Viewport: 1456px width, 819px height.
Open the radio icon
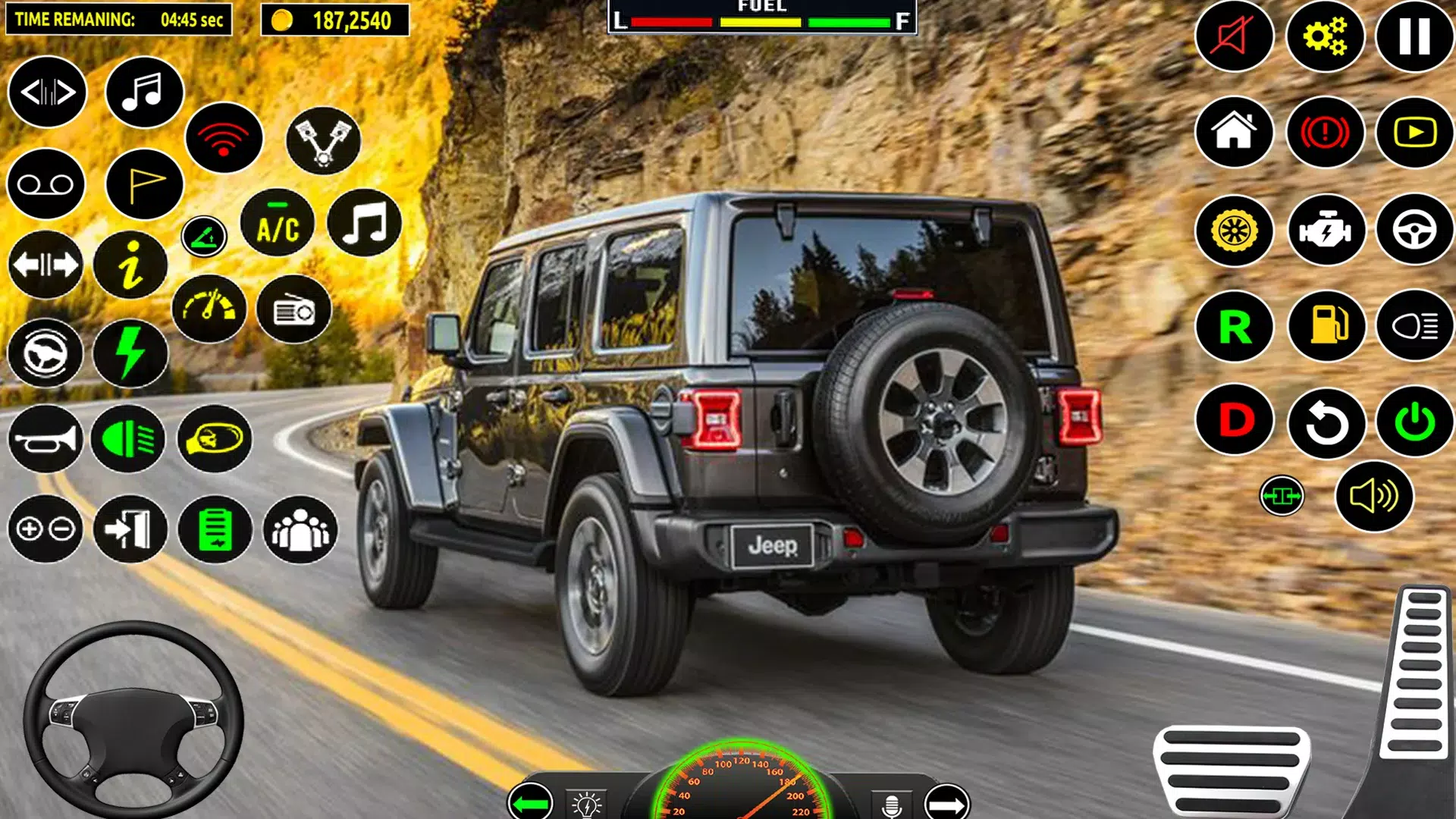(294, 310)
